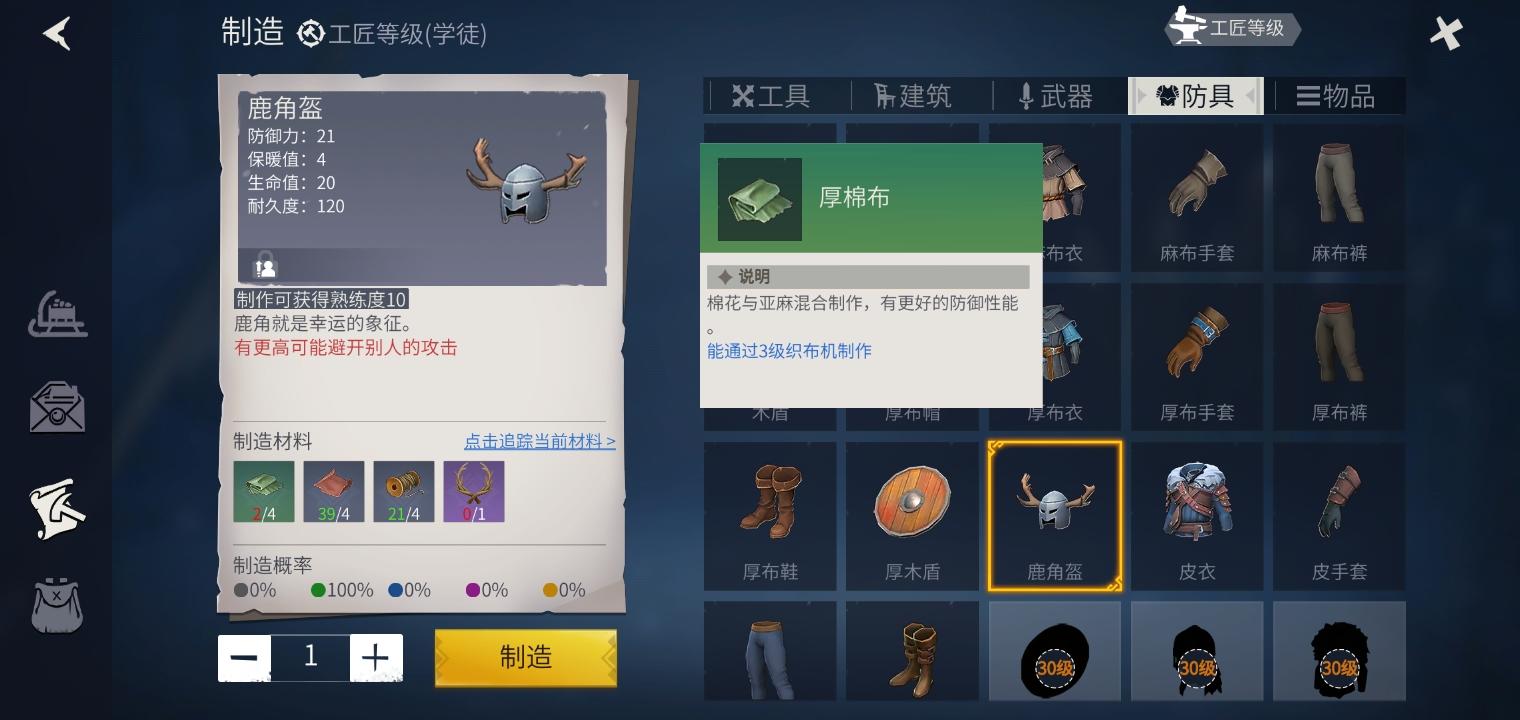Select the 皮衣 leather armor thumbnail

[1197, 515]
